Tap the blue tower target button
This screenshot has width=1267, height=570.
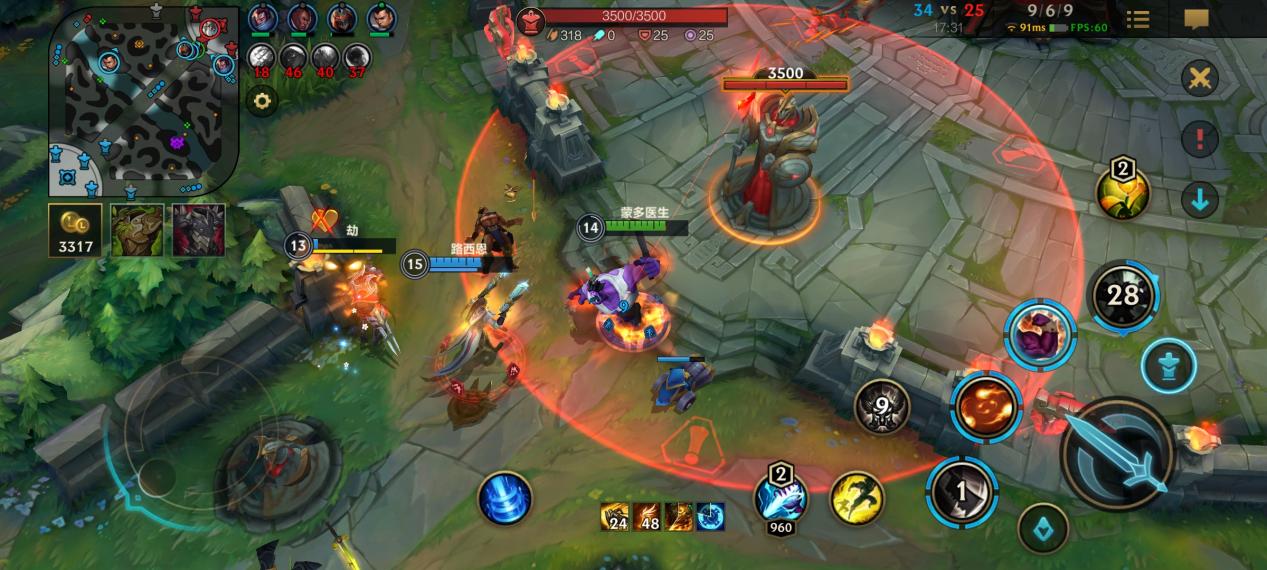click(x=1169, y=365)
